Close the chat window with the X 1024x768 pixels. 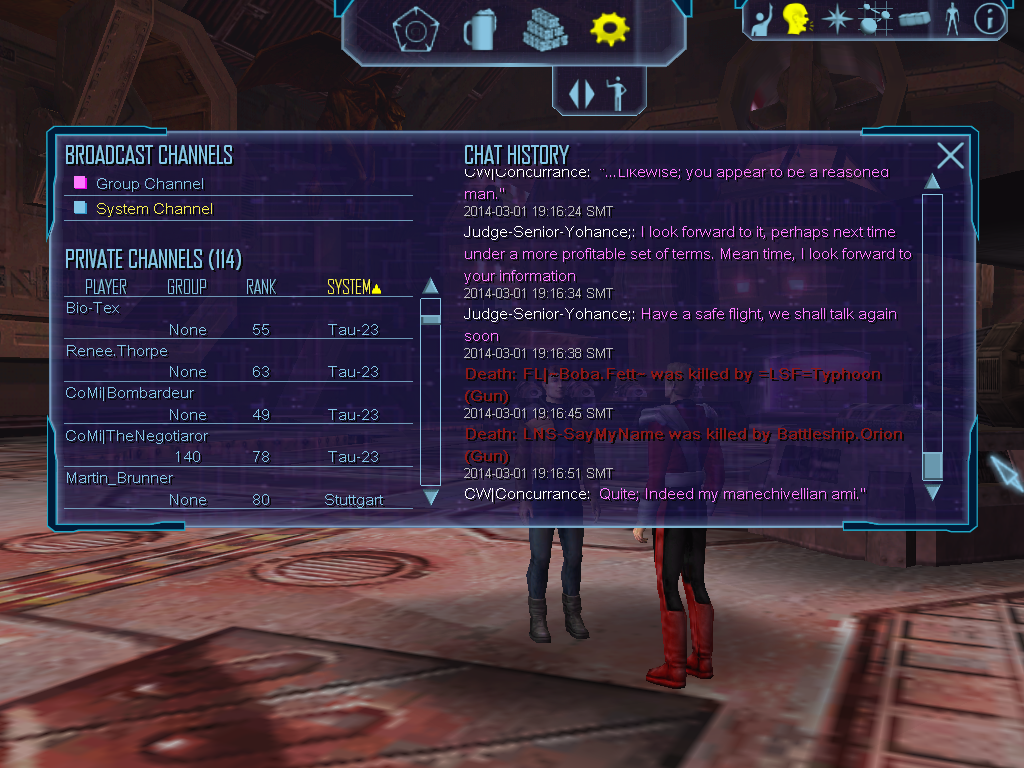[950, 155]
